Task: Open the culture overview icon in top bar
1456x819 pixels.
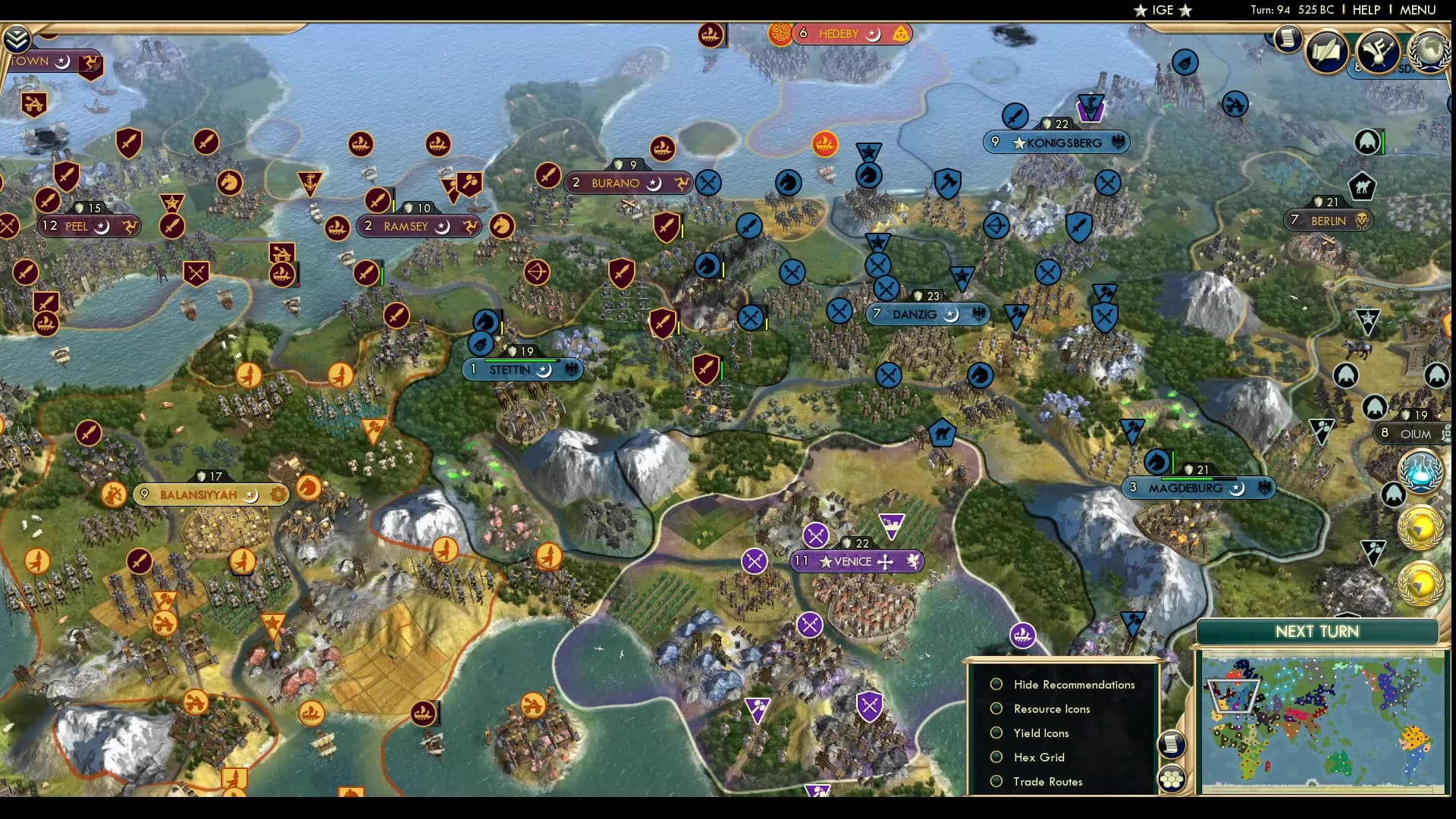Action: point(1376,51)
